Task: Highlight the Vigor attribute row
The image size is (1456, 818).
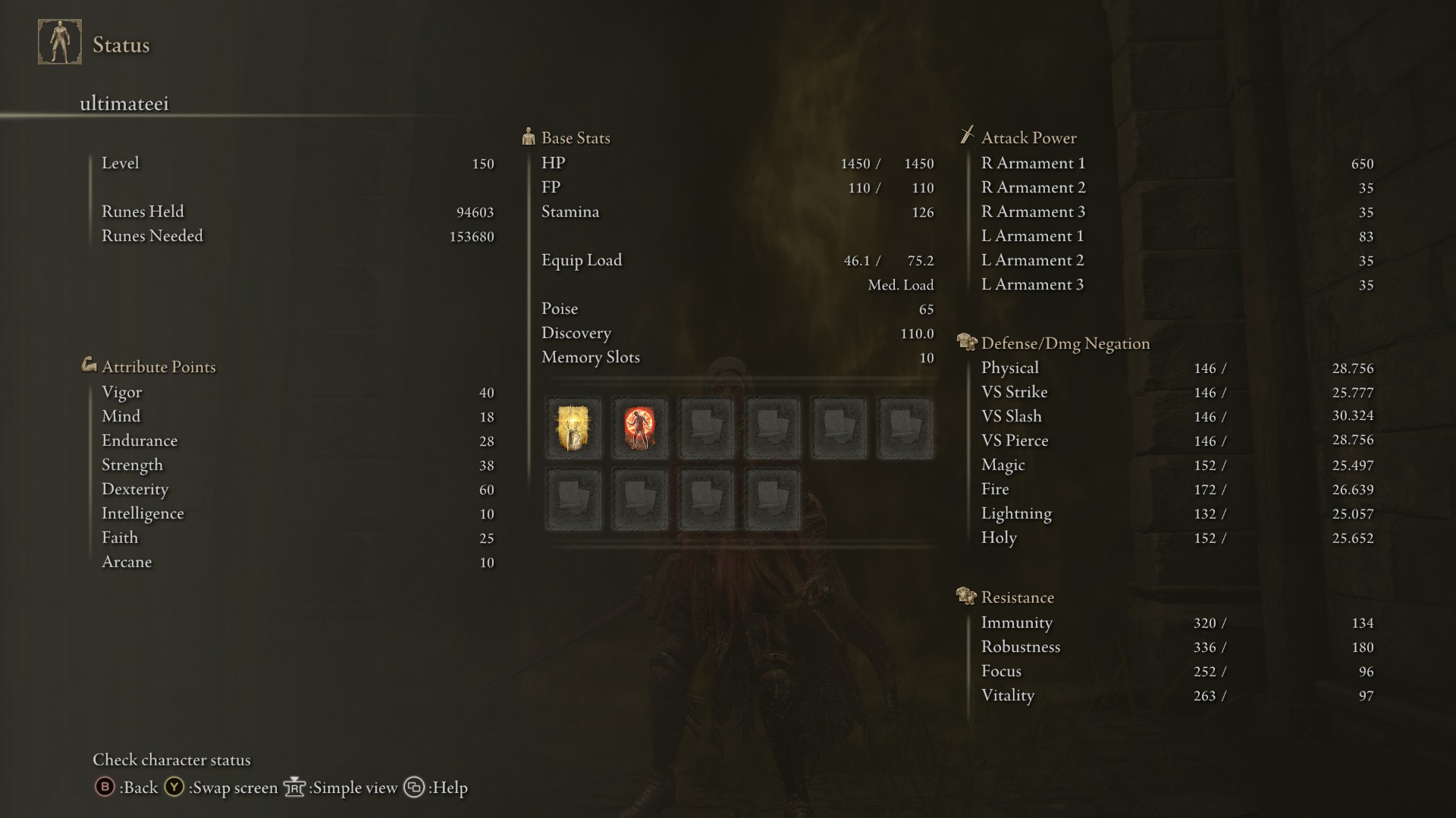Action: point(297,392)
